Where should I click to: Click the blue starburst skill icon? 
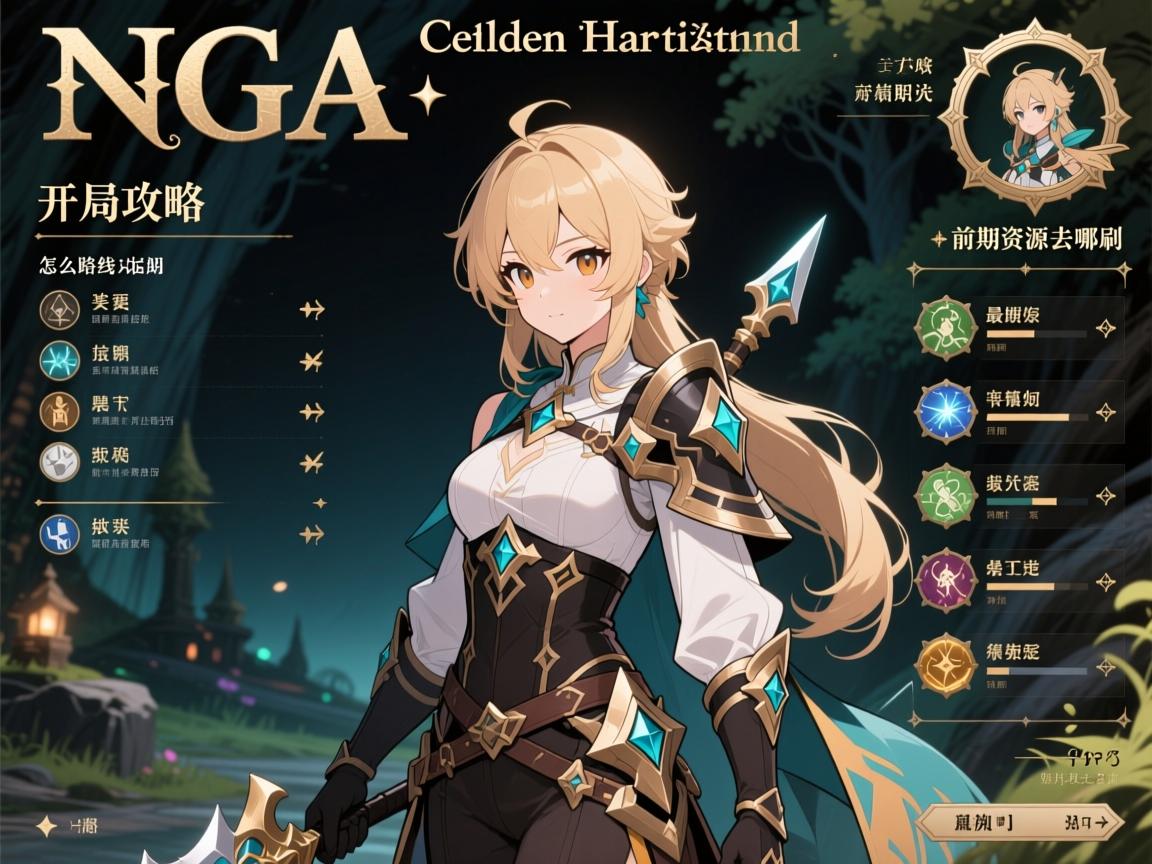(x=942, y=411)
